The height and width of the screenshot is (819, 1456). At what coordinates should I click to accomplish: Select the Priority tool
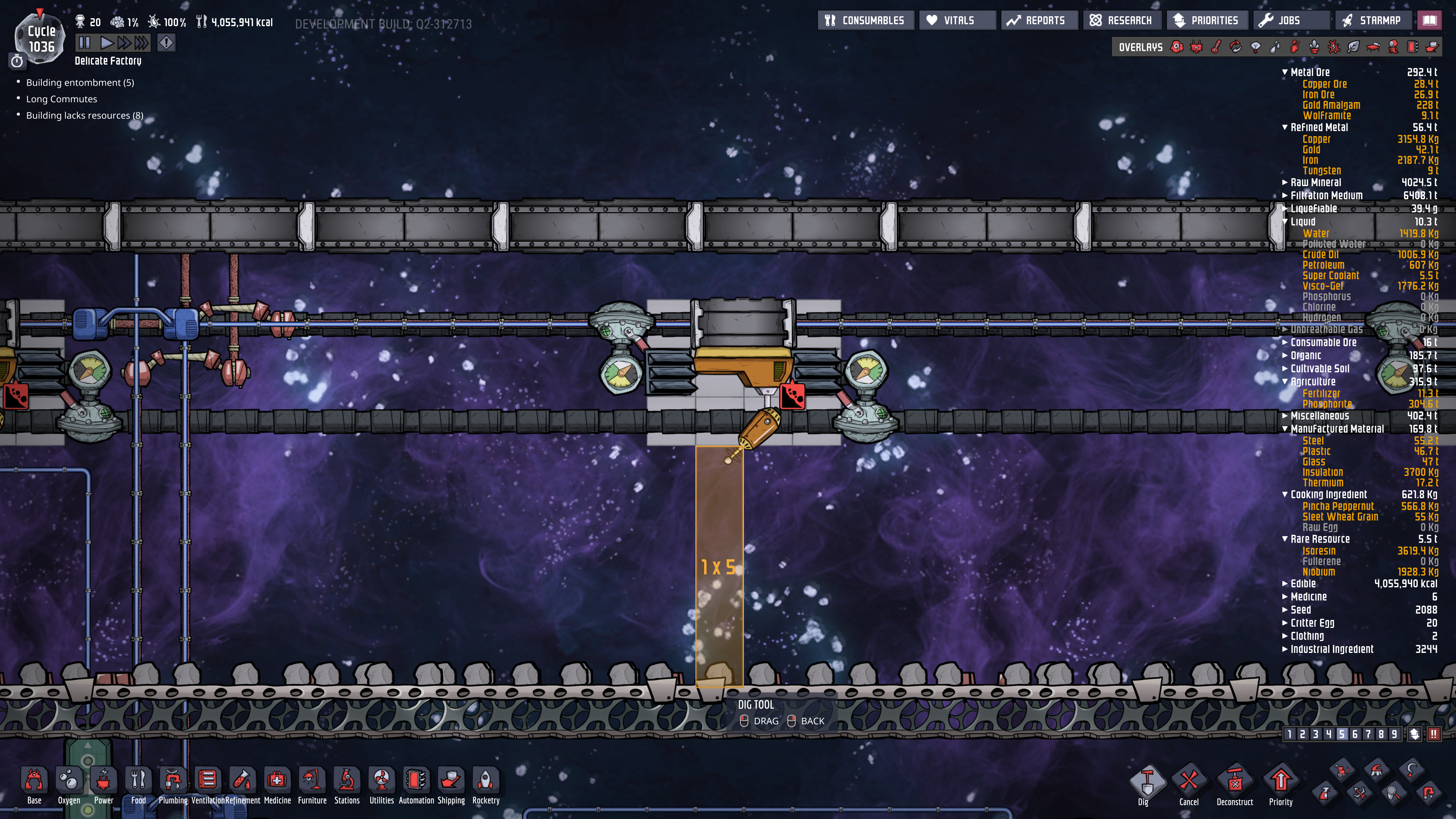[1281, 786]
